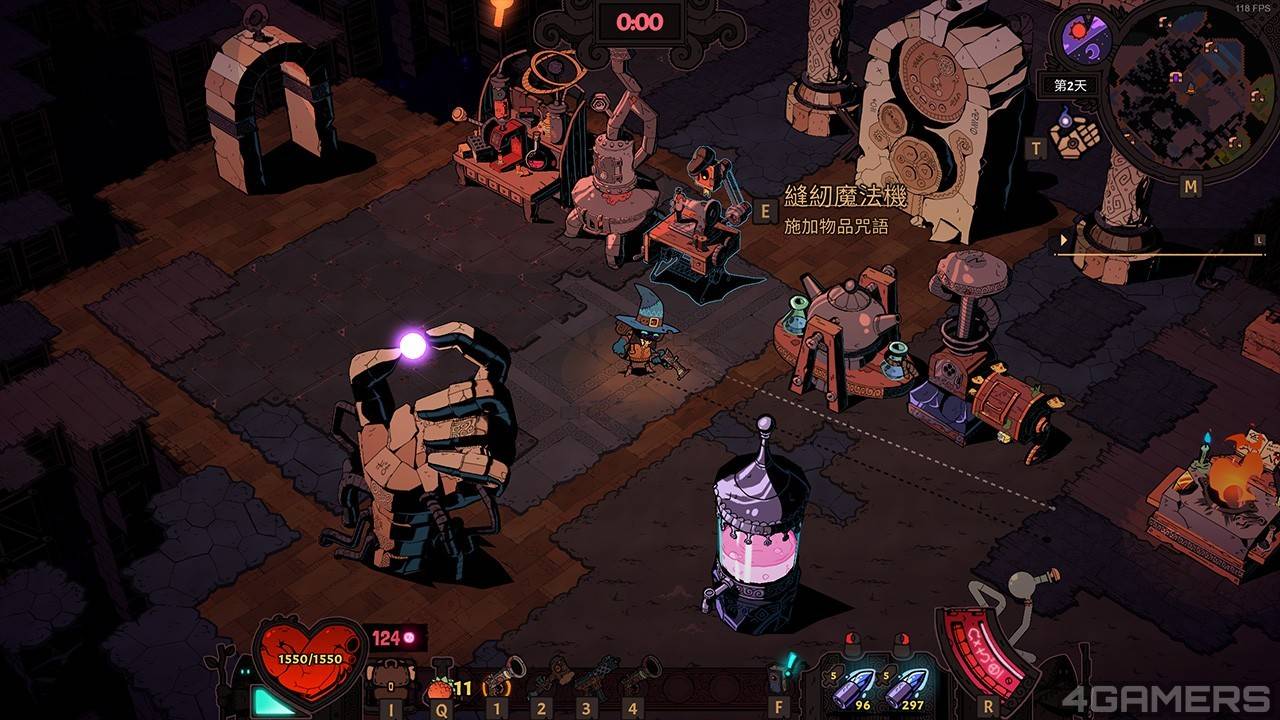Image resolution: width=1280 pixels, height=720 pixels.
Task: Expand the quest tracker arrow under minimap
Action: click(1063, 240)
